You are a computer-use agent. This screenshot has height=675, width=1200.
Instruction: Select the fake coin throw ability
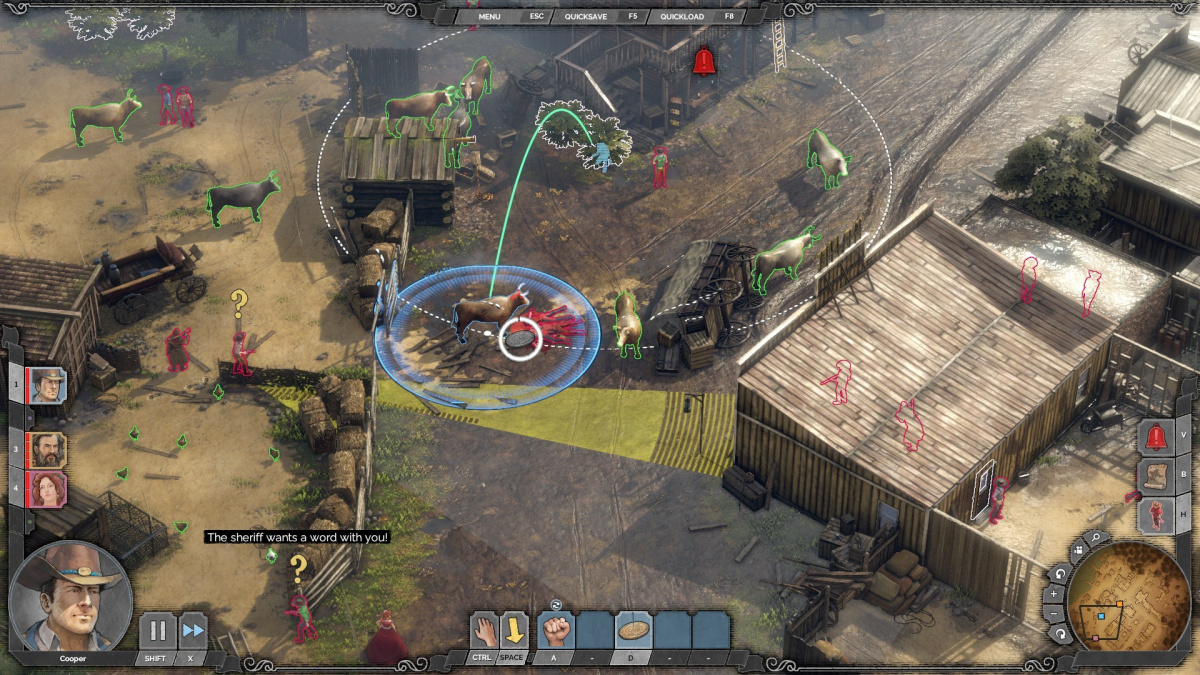click(x=632, y=630)
